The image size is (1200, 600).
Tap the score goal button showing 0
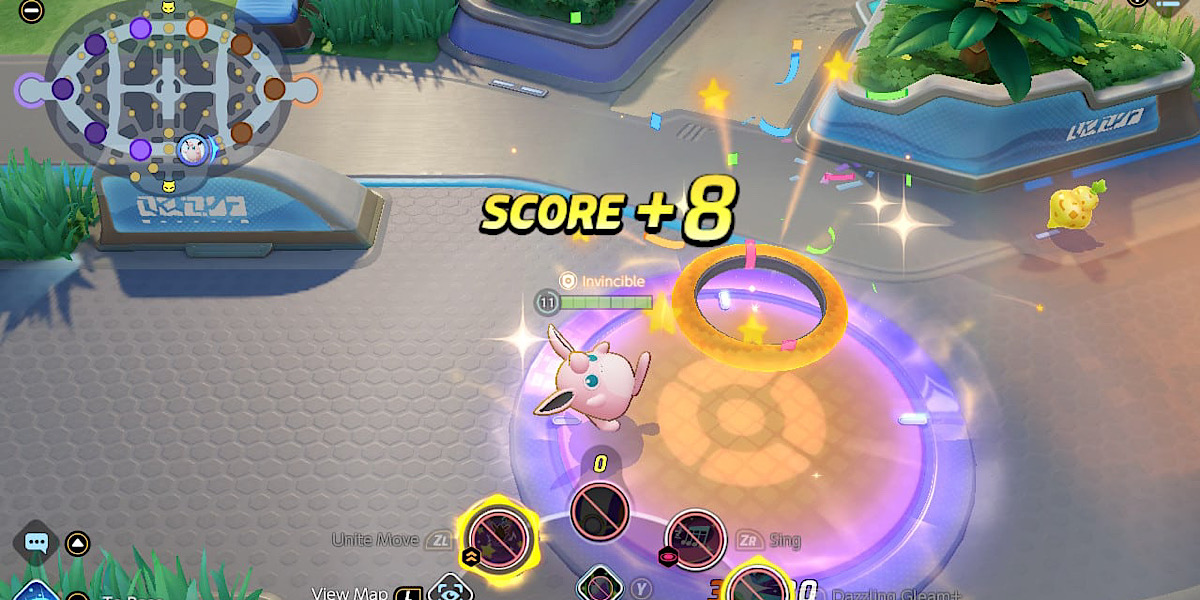click(x=599, y=512)
